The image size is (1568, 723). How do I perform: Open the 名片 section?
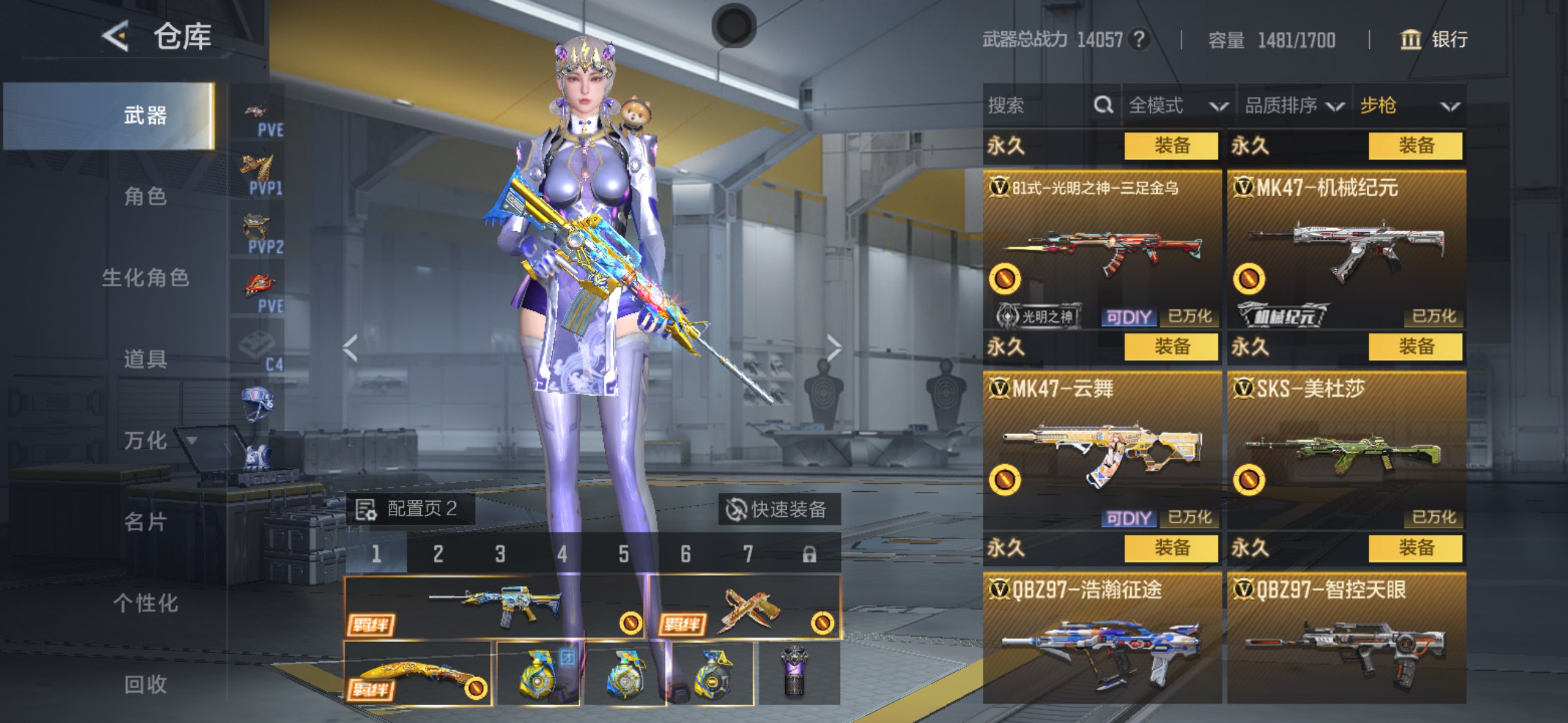pyautogui.click(x=145, y=522)
